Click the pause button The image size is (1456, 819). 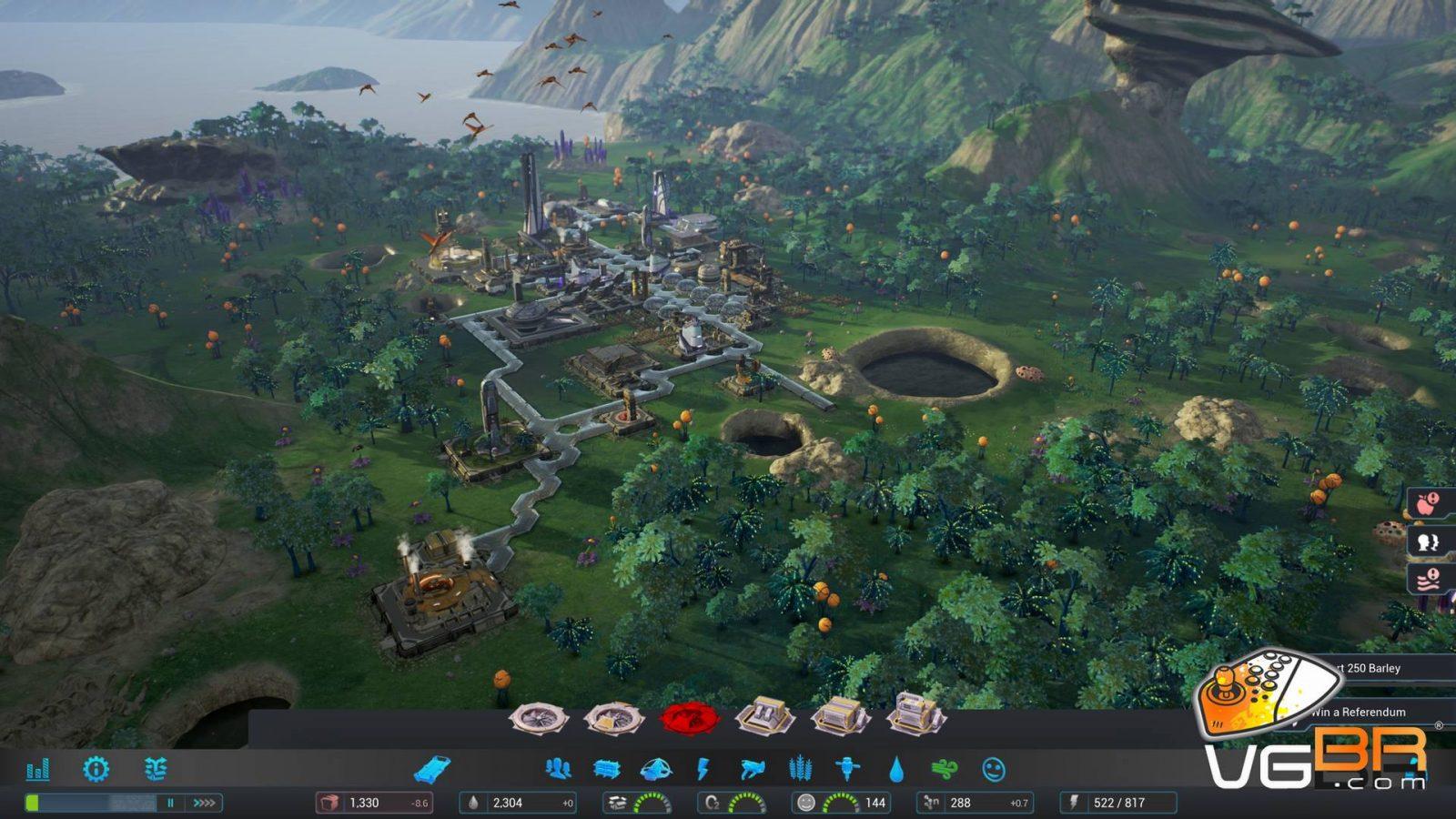pyautogui.click(x=170, y=803)
